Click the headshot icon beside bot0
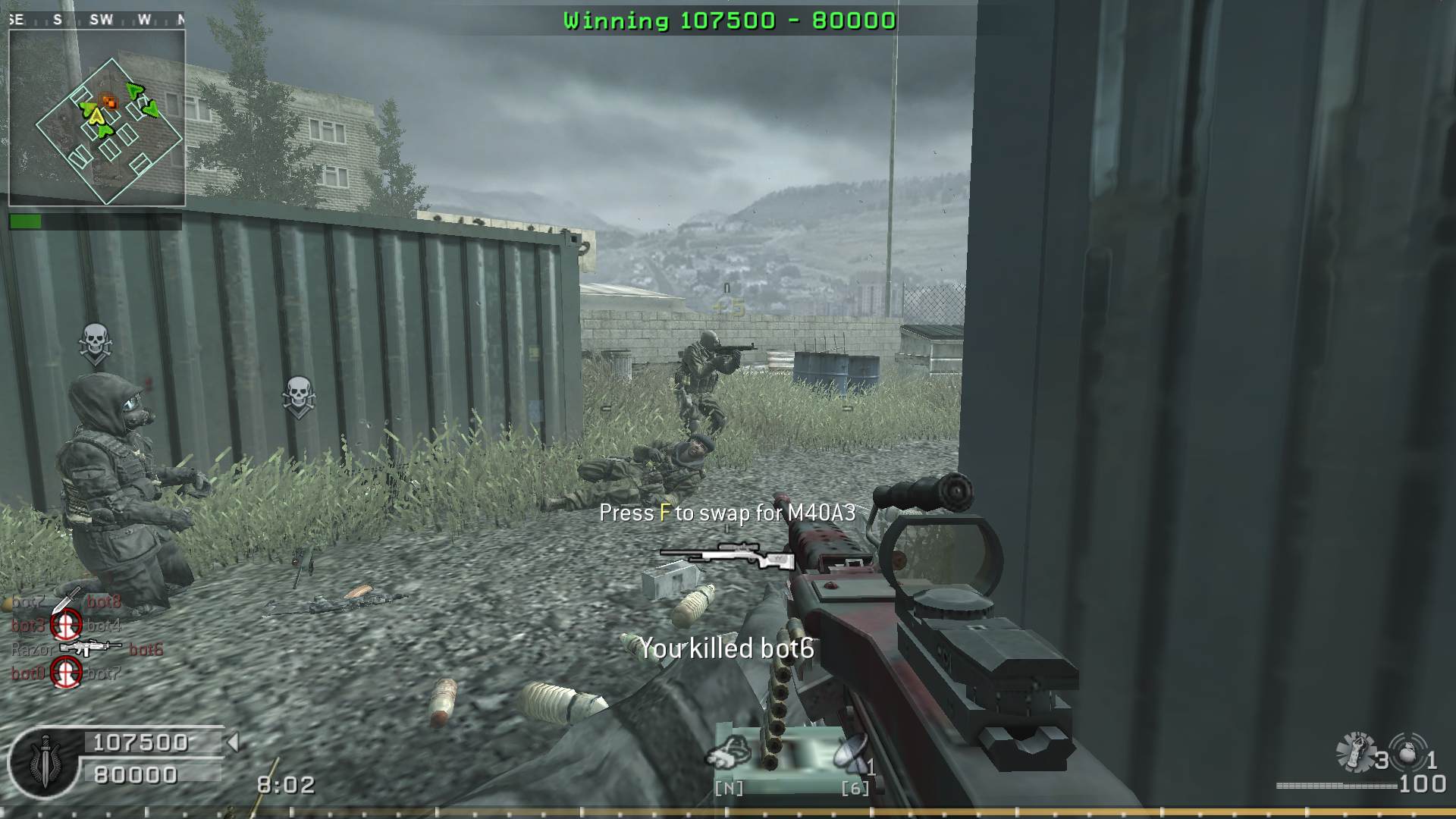The height and width of the screenshot is (819, 1456). (x=66, y=672)
